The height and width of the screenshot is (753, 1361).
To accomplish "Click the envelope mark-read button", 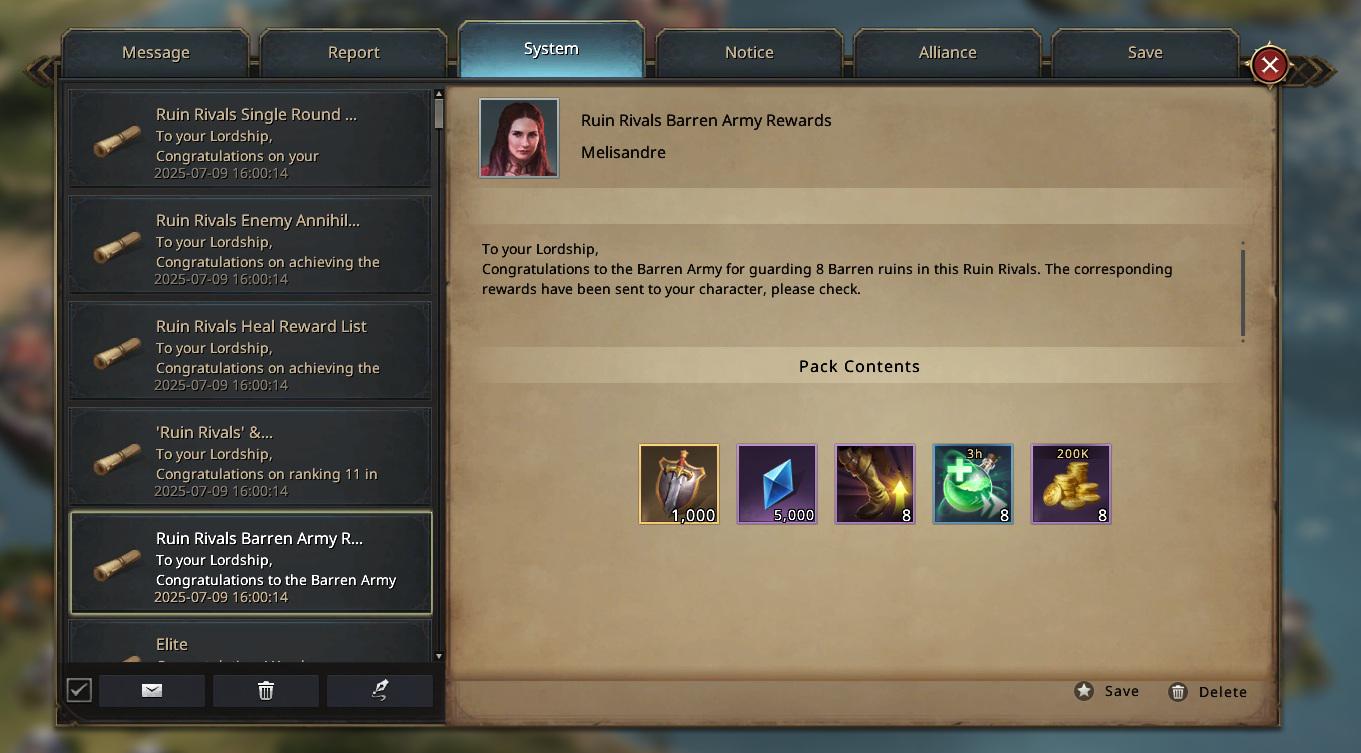I will [x=152, y=690].
